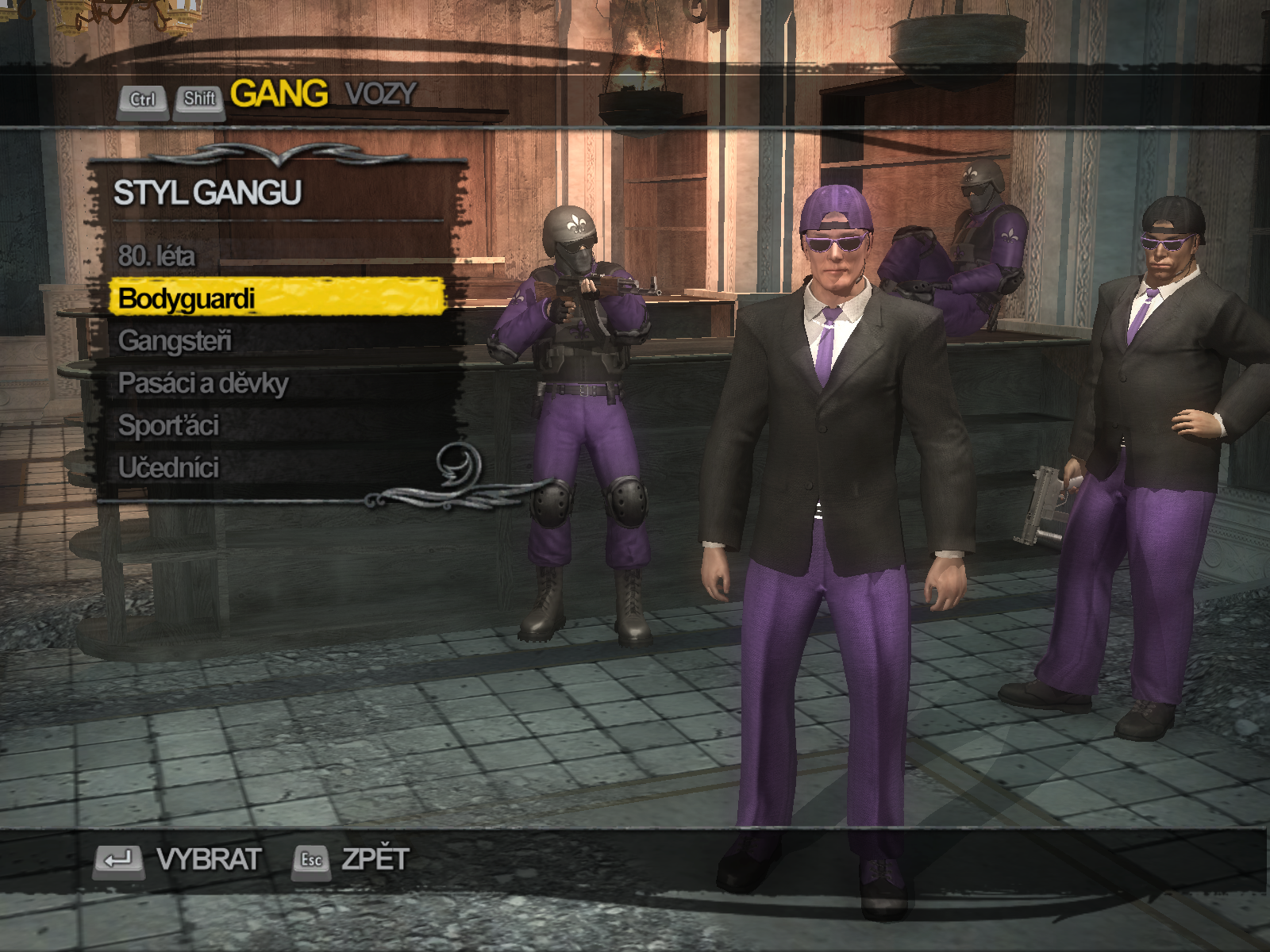Go back with ZPĚT

point(374,859)
